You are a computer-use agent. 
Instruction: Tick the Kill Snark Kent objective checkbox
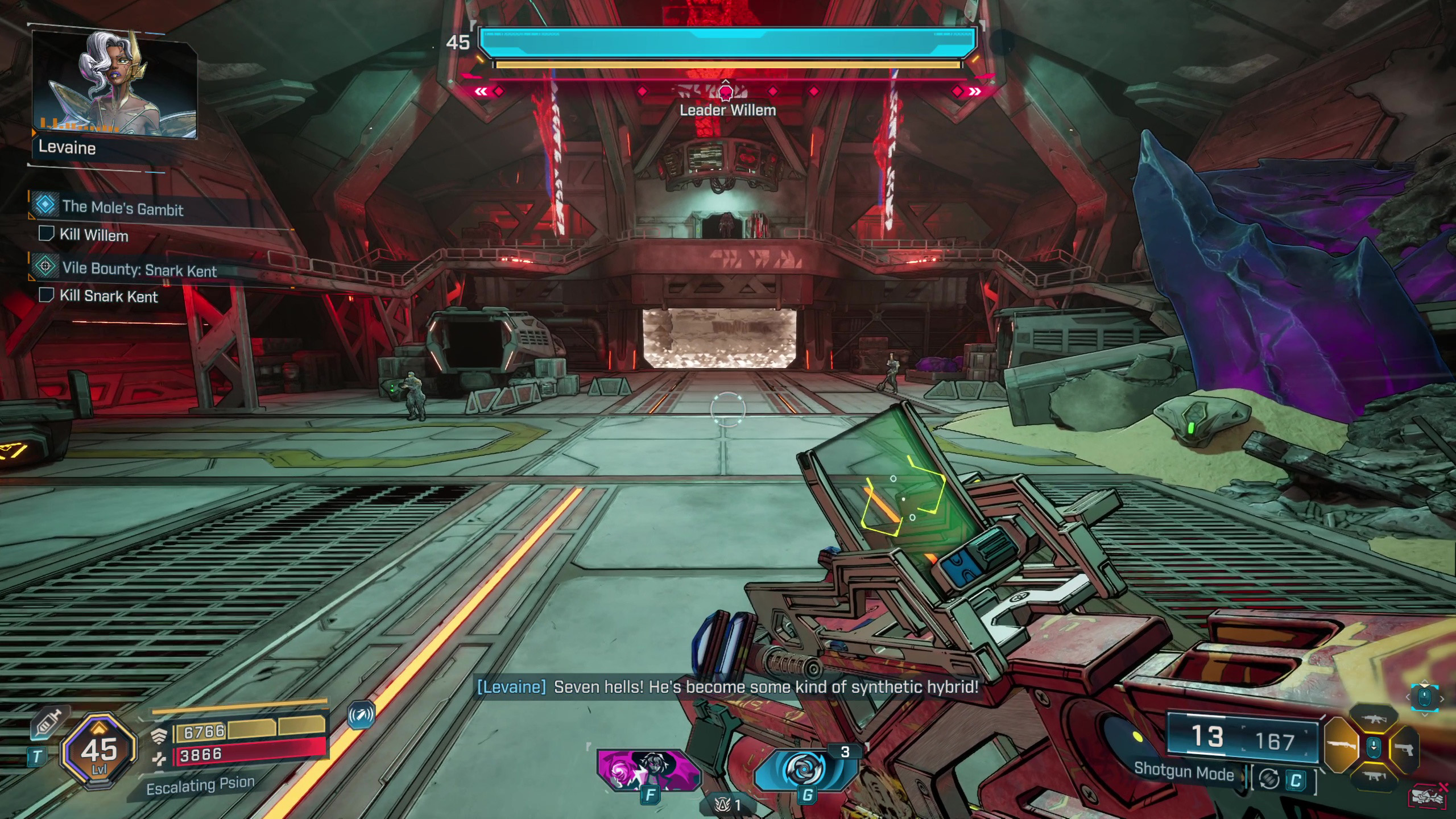tap(45, 295)
